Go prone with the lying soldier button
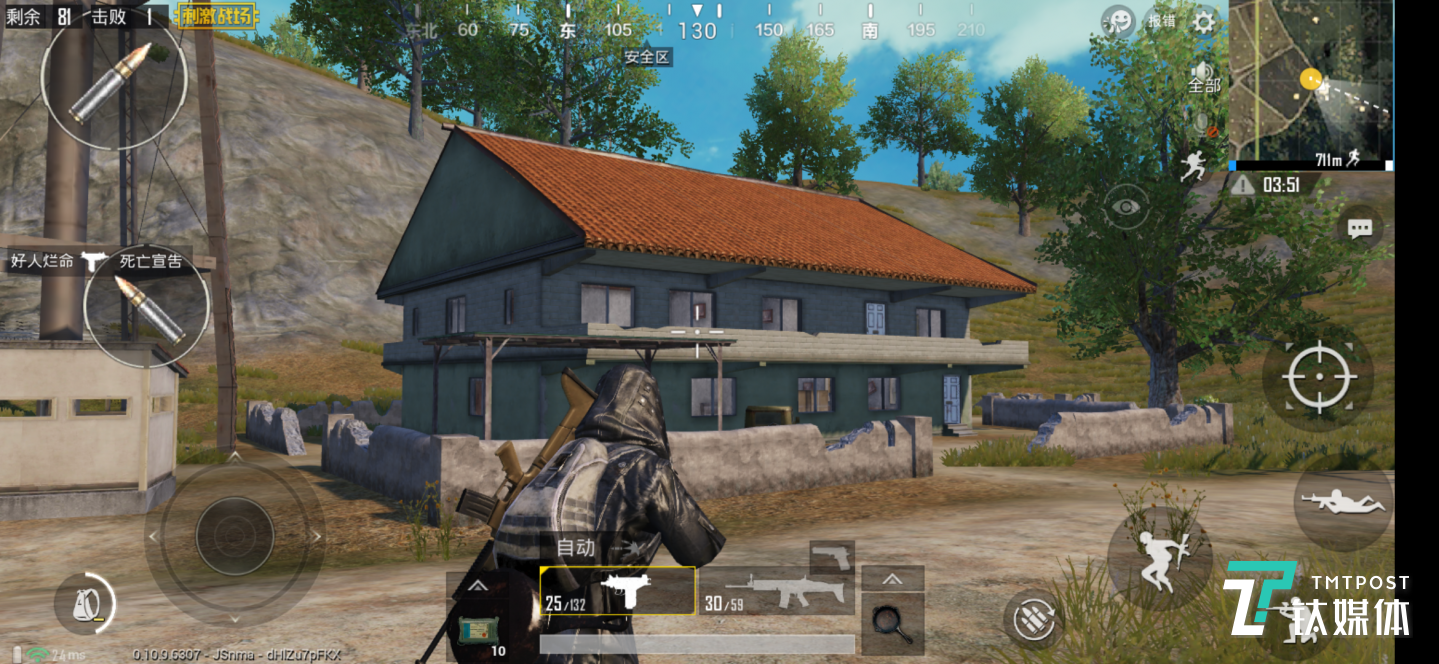This screenshot has height=664, width=1439. click(x=1342, y=501)
